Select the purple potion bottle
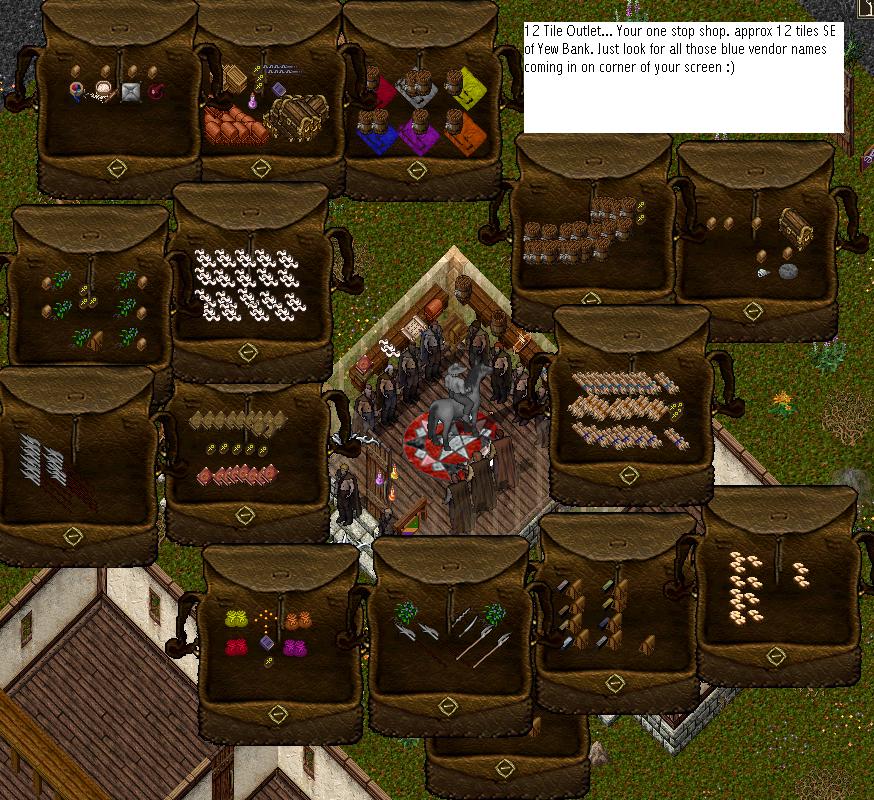874x800 pixels. [251, 102]
